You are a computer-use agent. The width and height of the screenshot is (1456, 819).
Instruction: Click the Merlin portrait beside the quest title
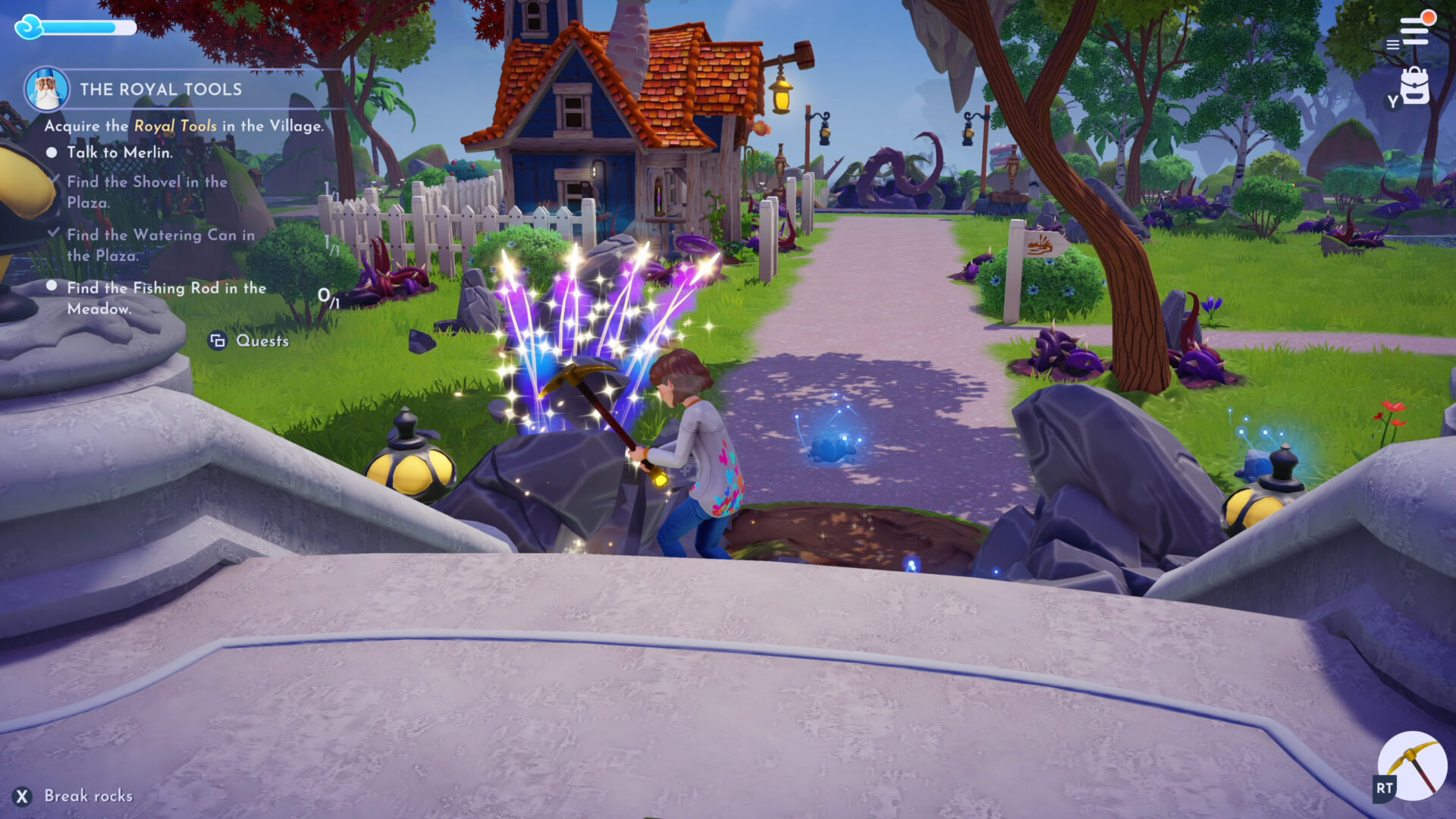47,89
